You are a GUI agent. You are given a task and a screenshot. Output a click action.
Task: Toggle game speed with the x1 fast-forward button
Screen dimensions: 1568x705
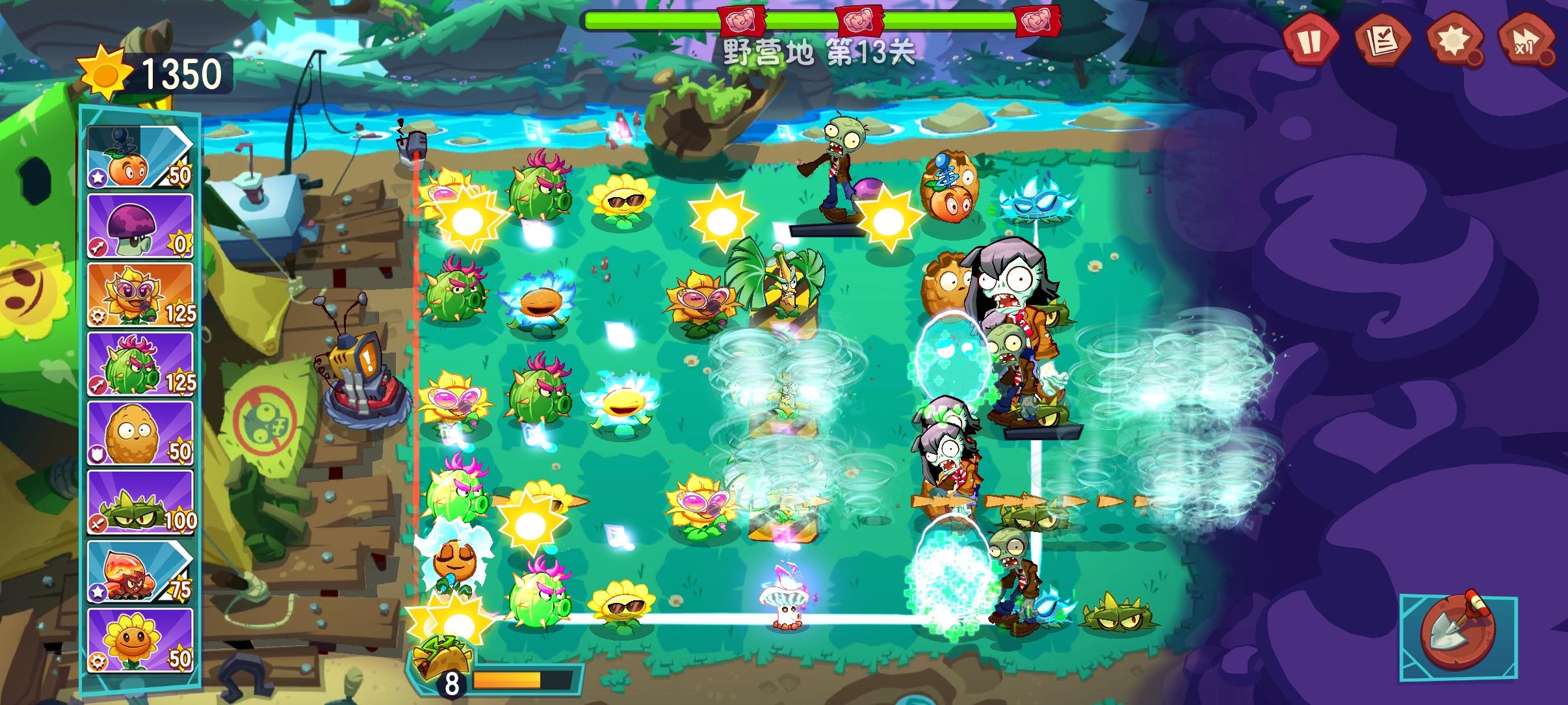(x=1526, y=43)
